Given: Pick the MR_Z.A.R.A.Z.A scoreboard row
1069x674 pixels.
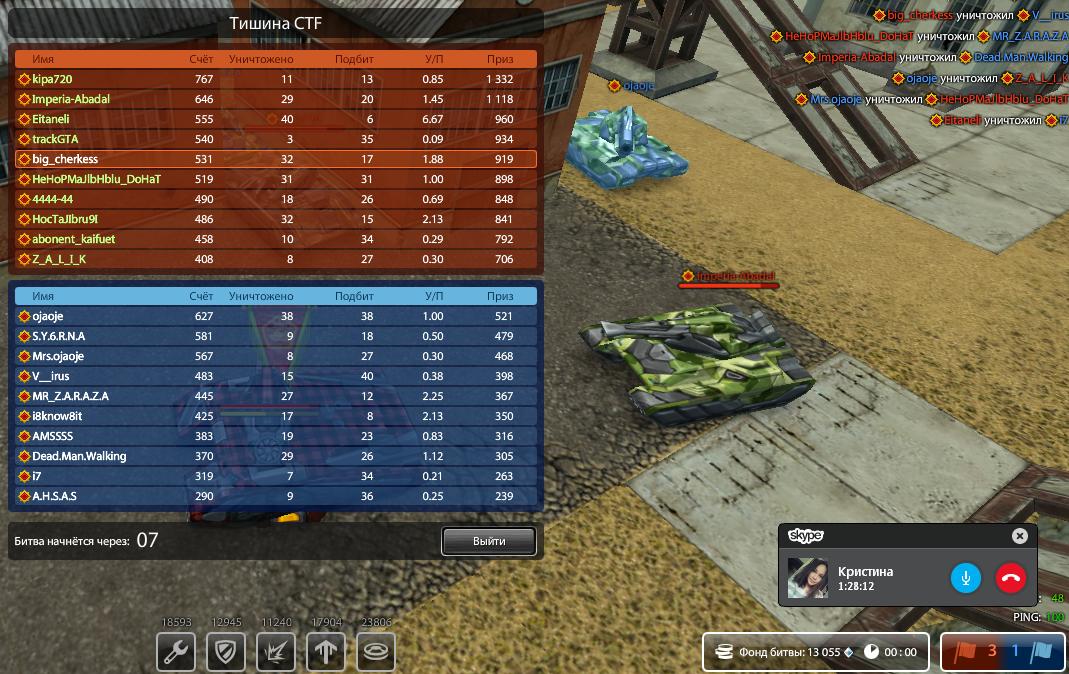Looking at the screenshot, I should [x=70, y=396].
